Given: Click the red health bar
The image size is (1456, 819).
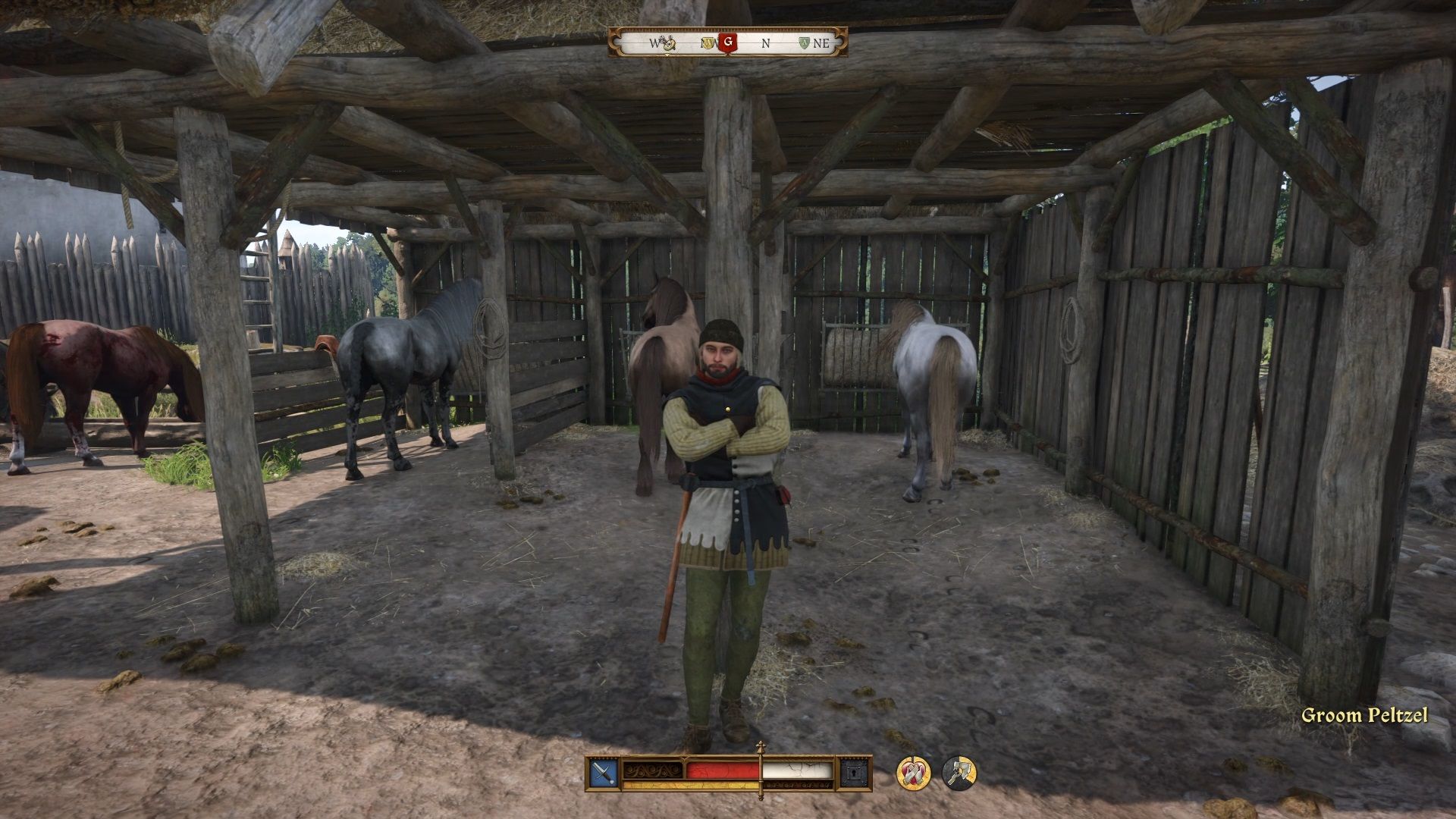Looking at the screenshot, I should click(x=720, y=770).
